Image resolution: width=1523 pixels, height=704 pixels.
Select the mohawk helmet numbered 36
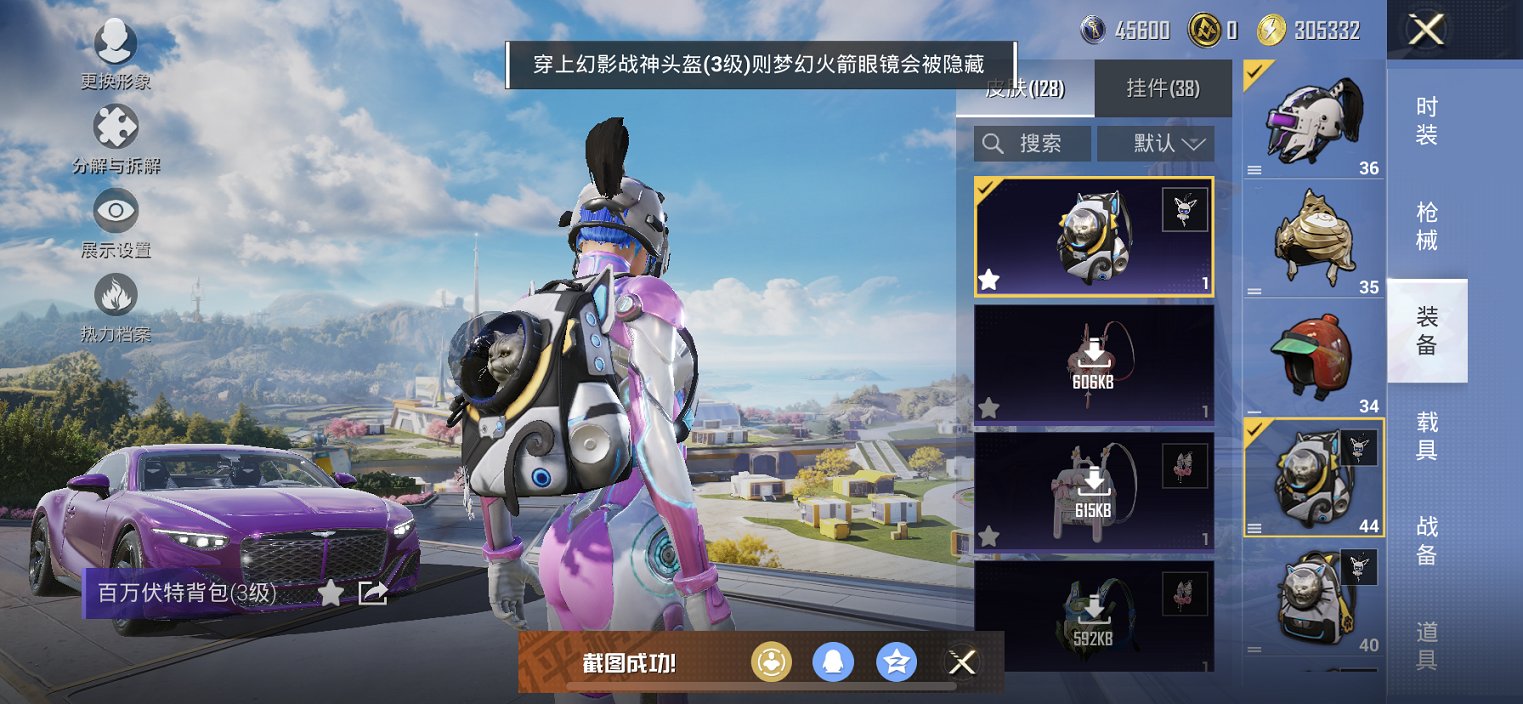[1313, 120]
